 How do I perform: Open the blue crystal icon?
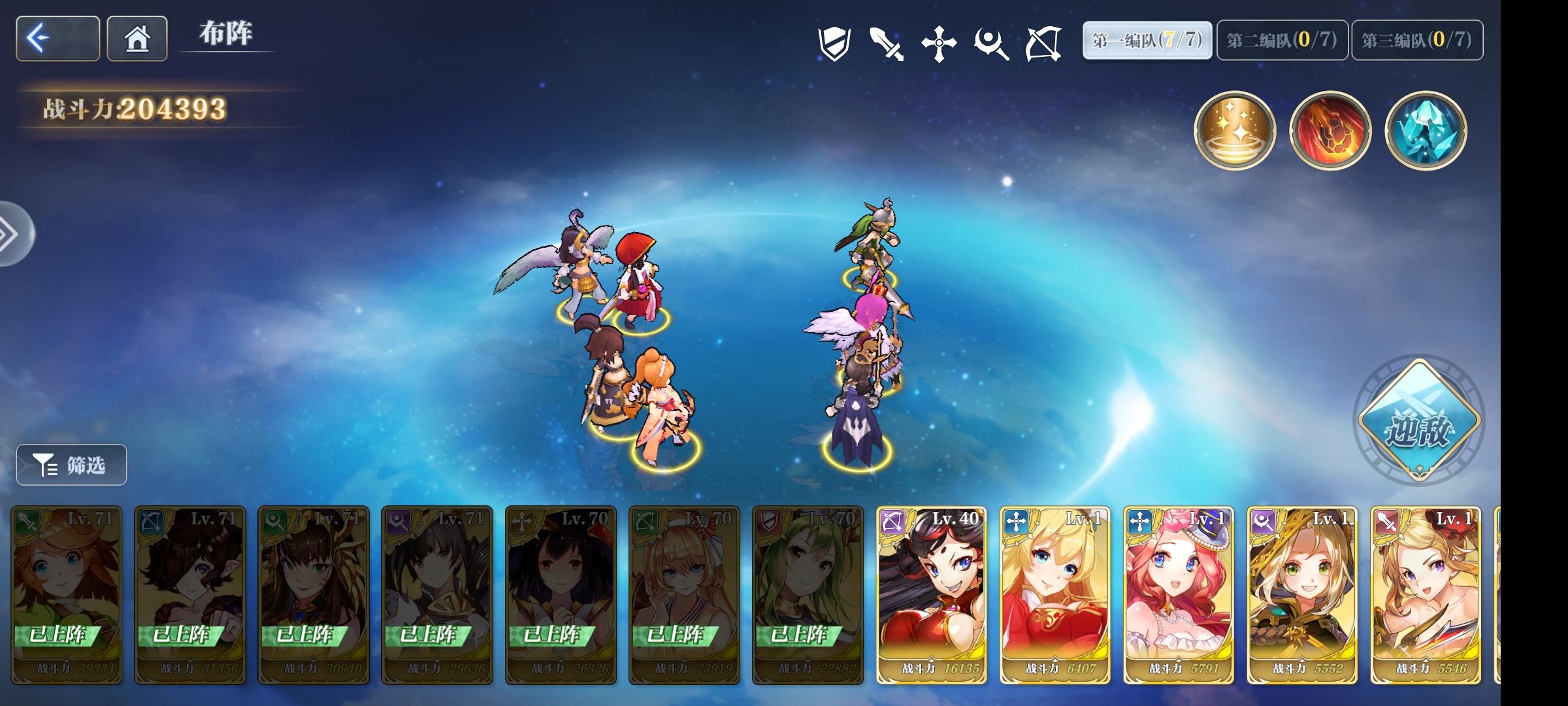pos(1426,131)
